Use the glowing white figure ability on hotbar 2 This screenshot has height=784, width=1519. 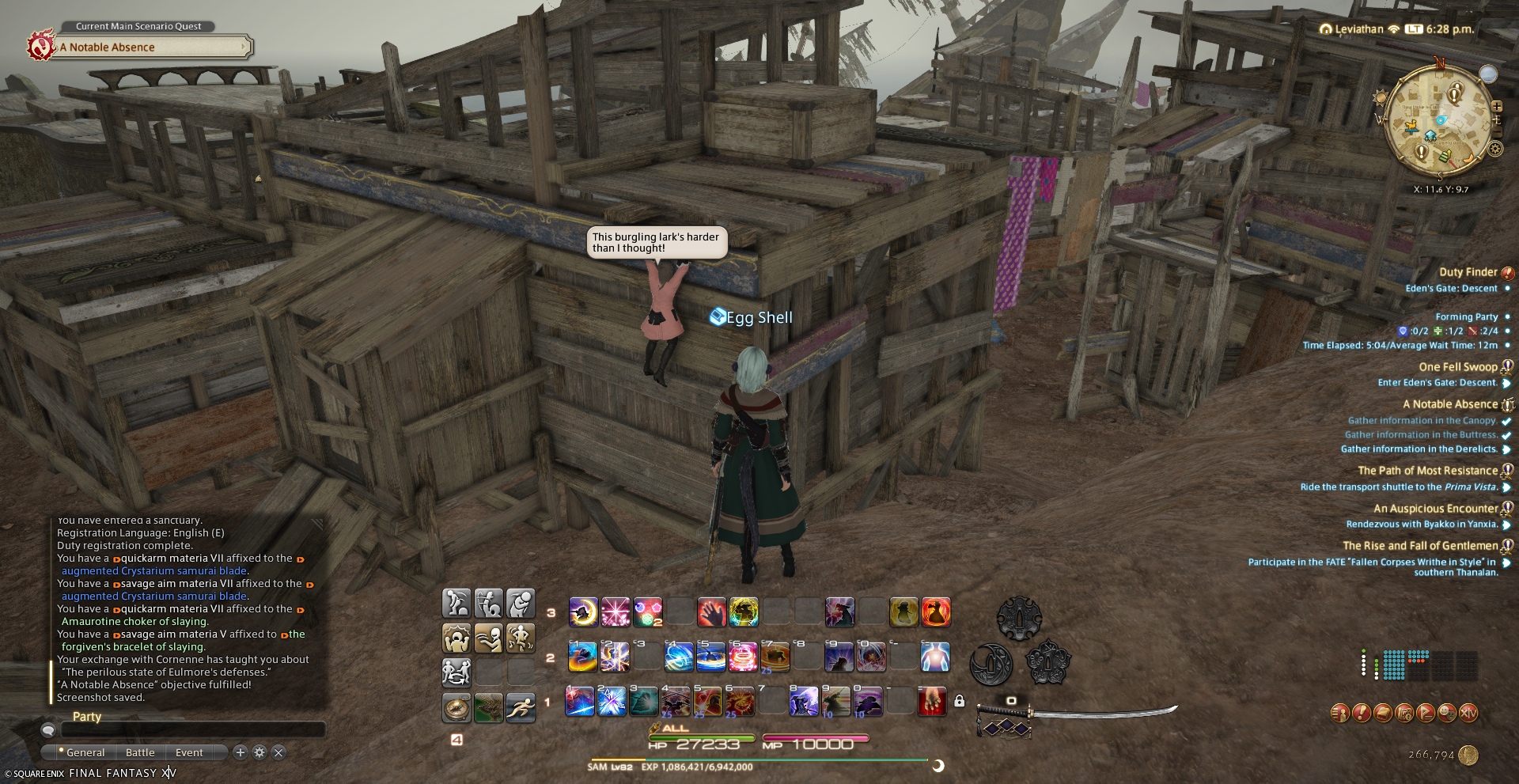(x=934, y=657)
